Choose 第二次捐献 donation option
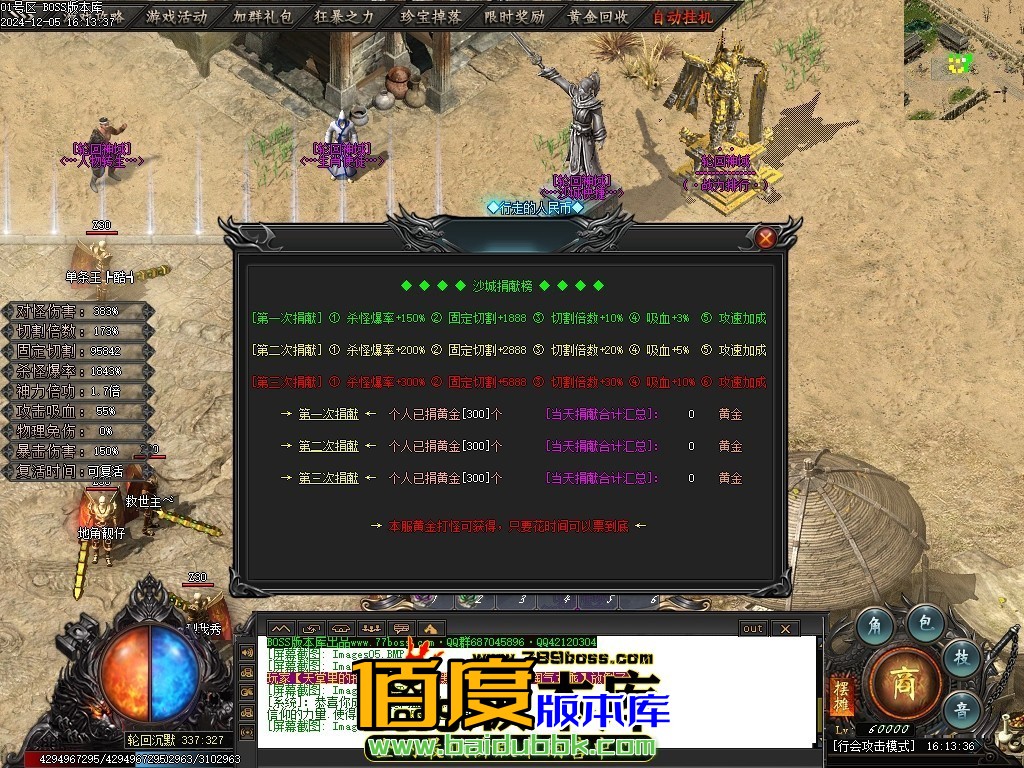This screenshot has height=768, width=1024. click(328, 446)
